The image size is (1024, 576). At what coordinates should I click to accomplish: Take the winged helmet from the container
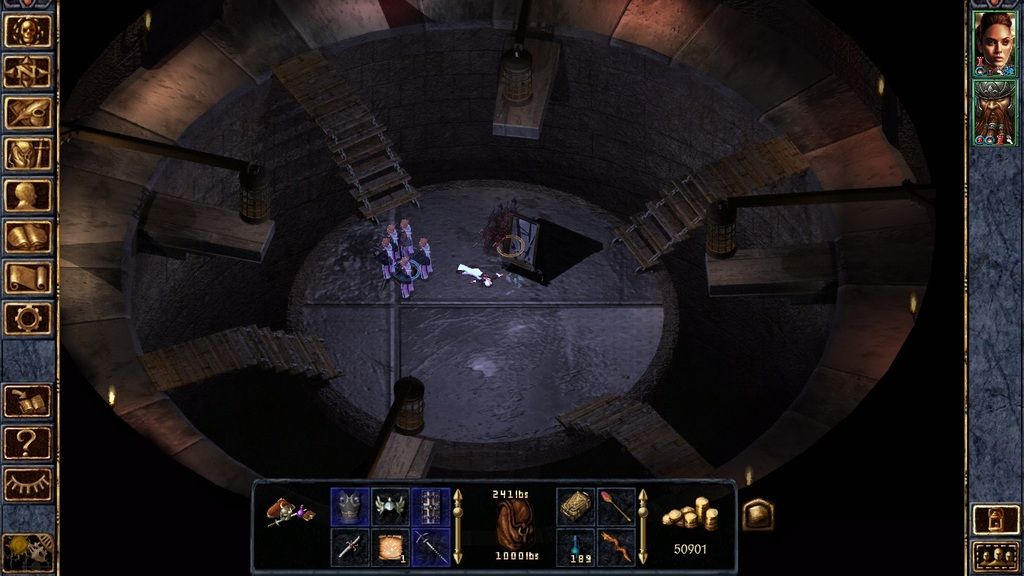390,506
